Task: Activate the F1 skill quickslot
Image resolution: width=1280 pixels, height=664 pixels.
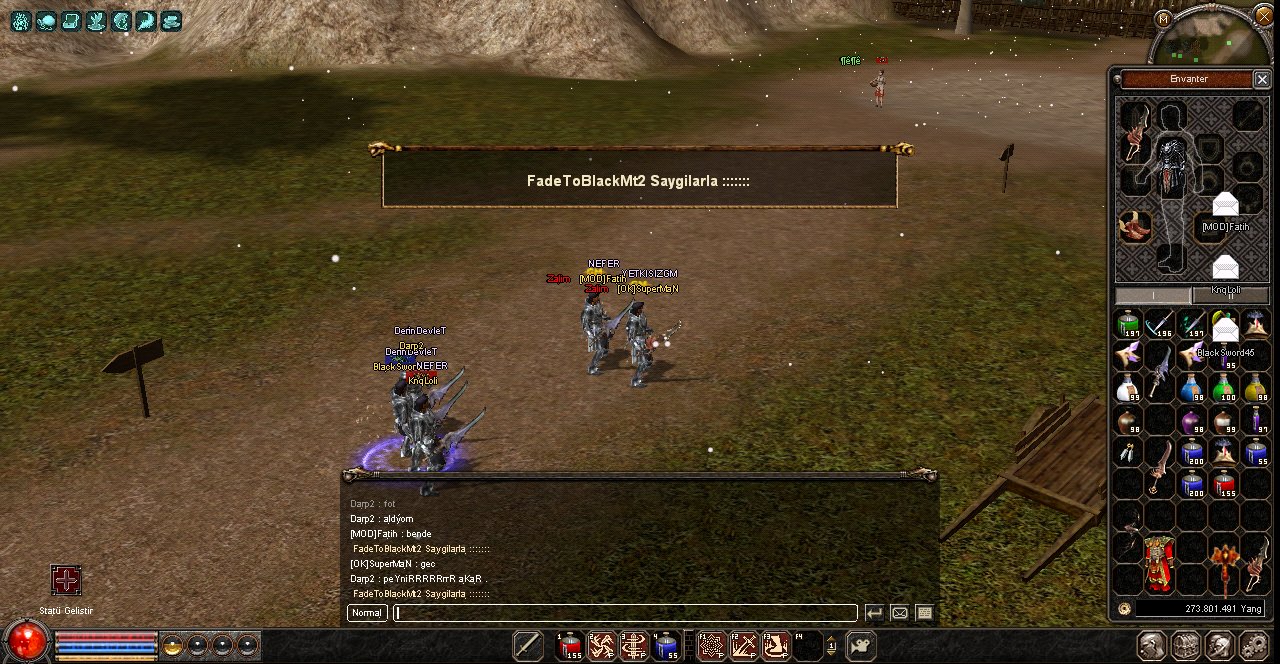Action: (712, 646)
